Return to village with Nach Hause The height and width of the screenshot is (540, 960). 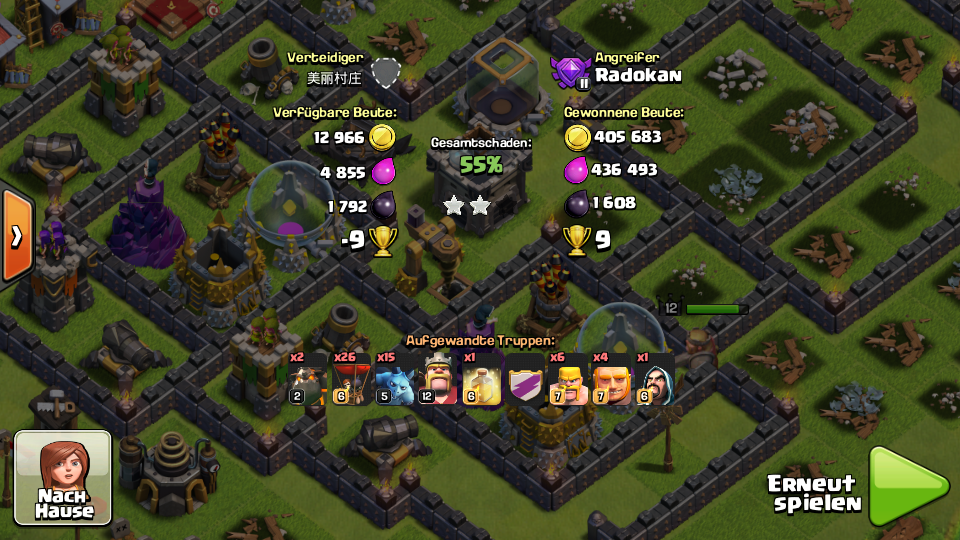point(63,478)
